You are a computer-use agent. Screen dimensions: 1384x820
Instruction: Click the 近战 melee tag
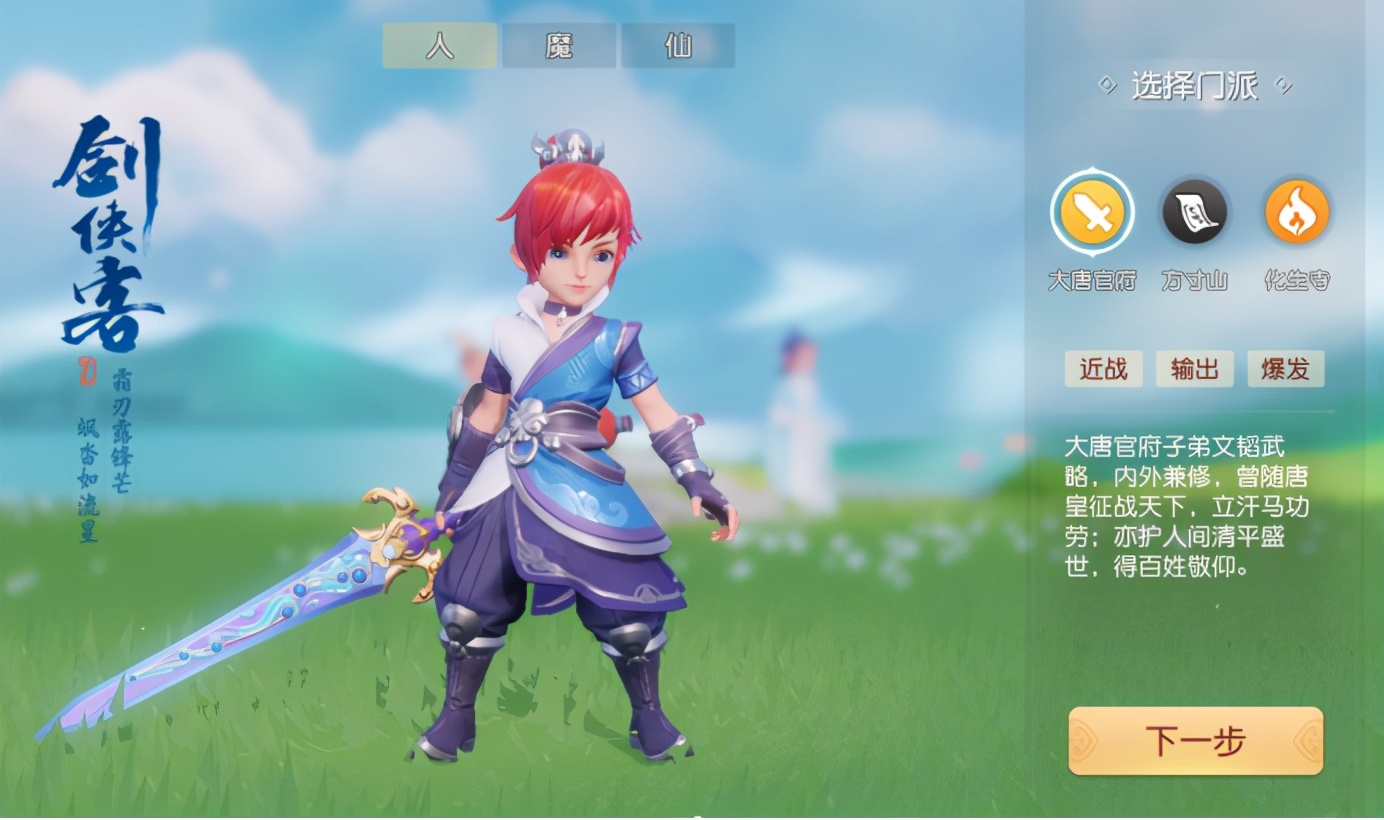pyautogui.click(x=1103, y=369)
